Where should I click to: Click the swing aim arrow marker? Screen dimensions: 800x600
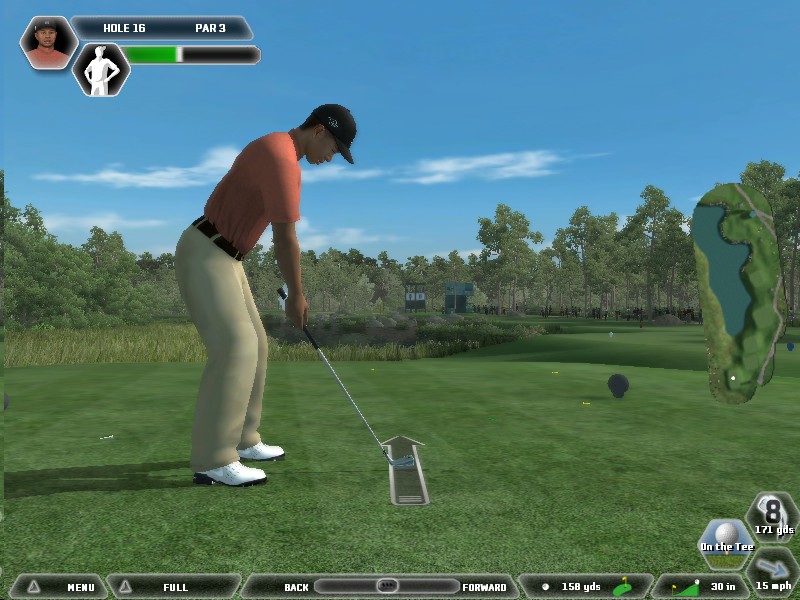(405, 470)
